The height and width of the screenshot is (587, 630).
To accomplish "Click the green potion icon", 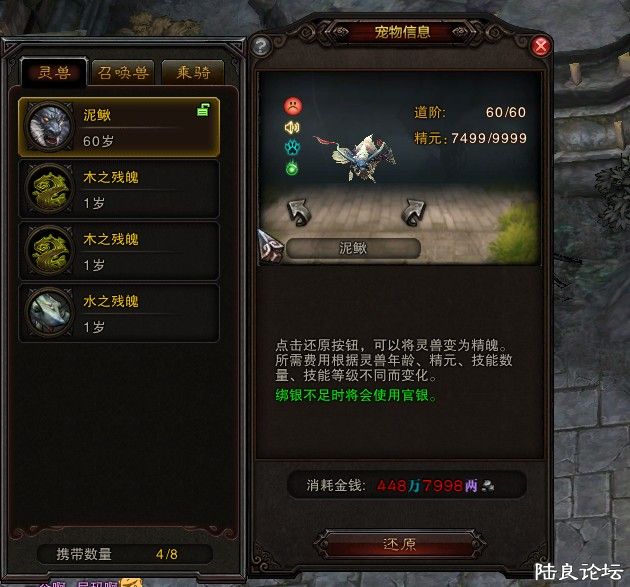I will coord(292,168).
